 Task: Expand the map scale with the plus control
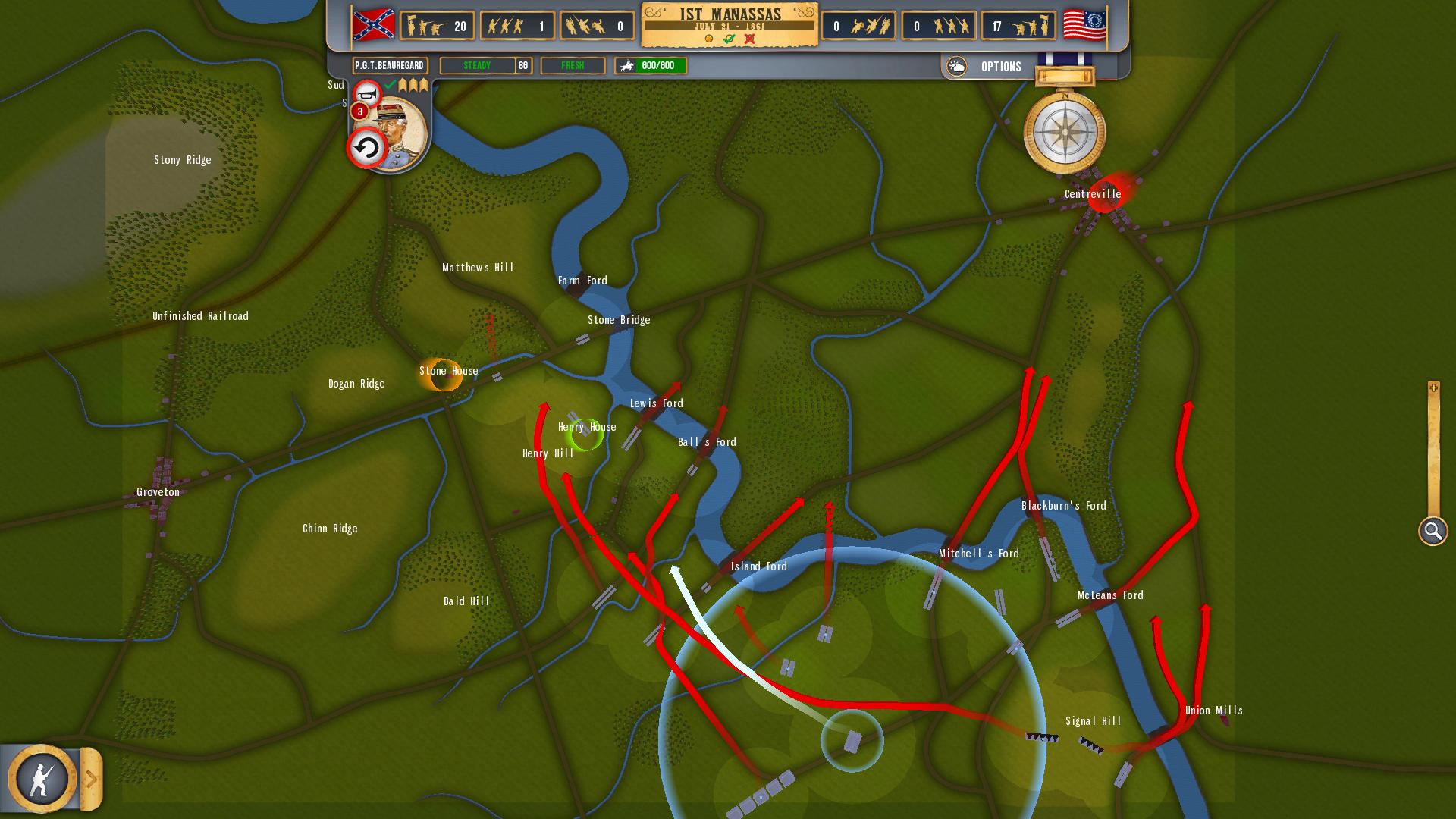(x=1432, y=388)
